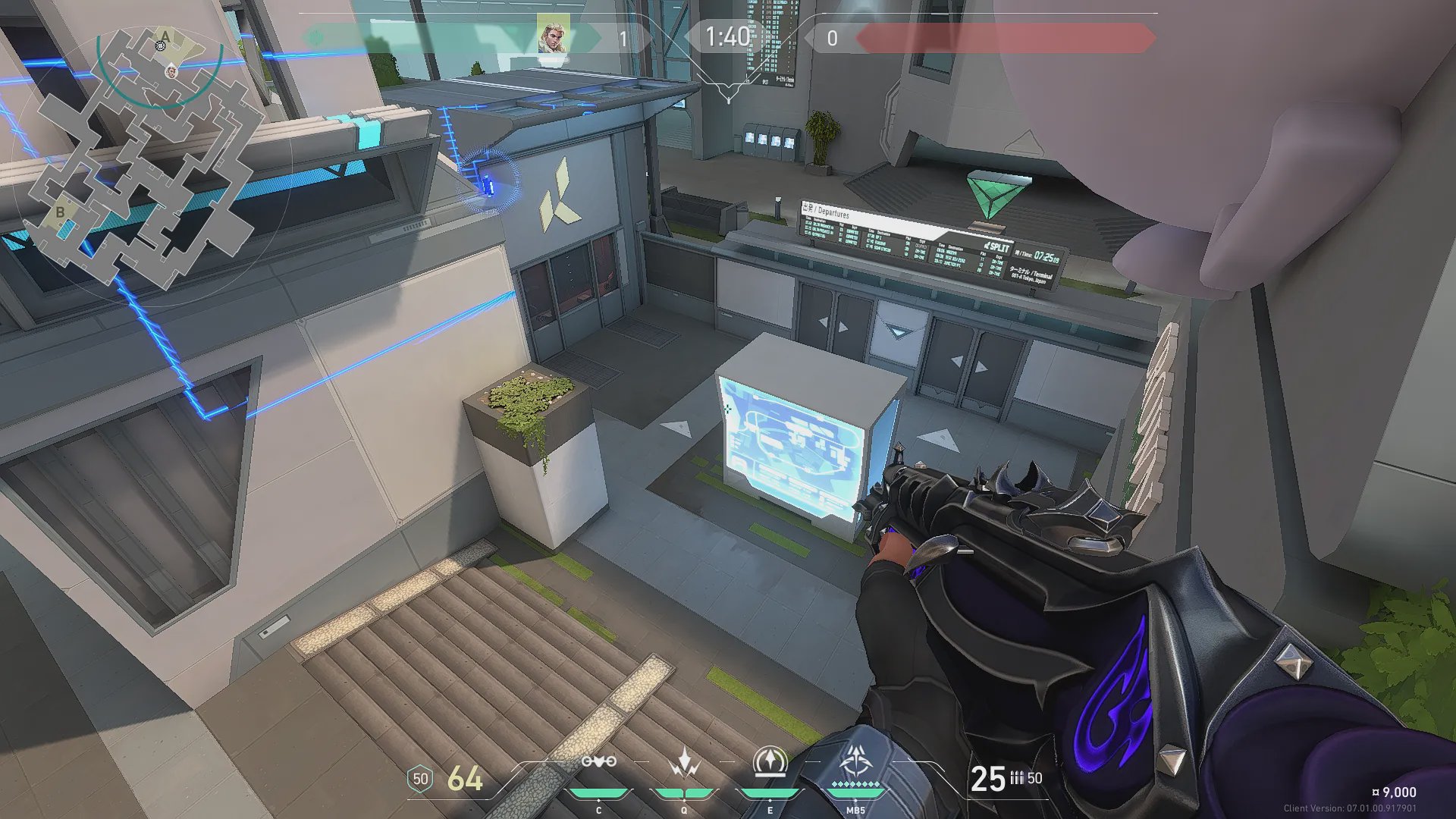Activate the linked-circles ability icon
The height and width of the screenshot is (819, 1456).
point(598,761)
